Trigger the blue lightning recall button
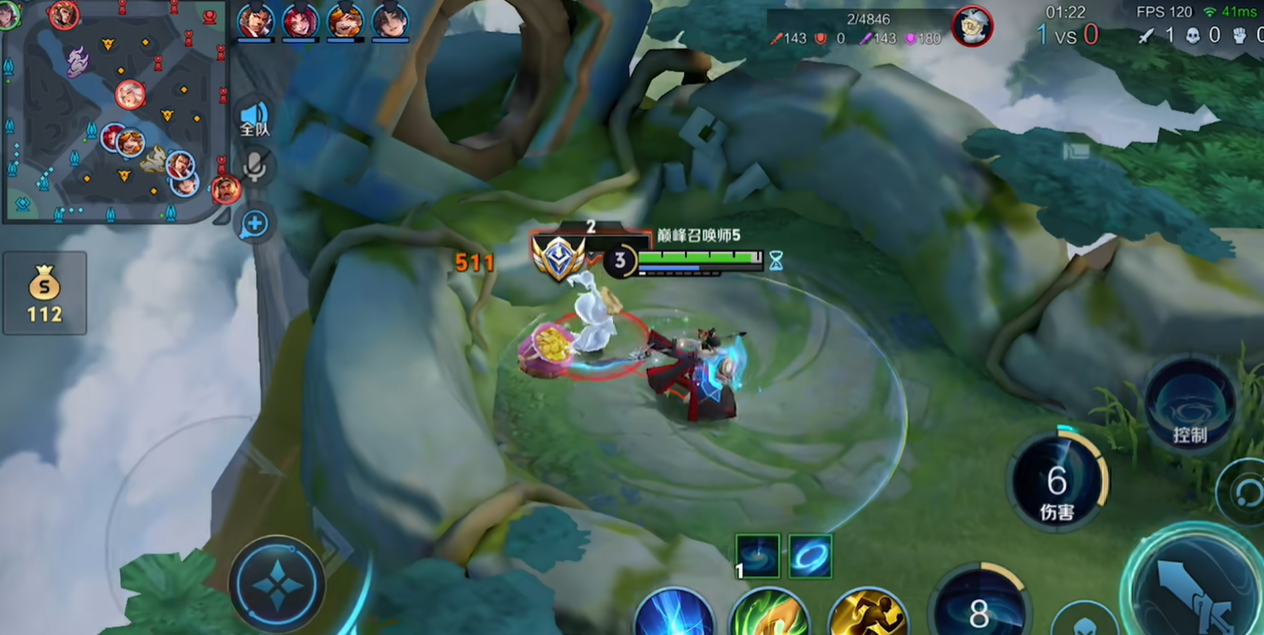The width and height of the screenshot is (1264, 635). tap(673, 613)
